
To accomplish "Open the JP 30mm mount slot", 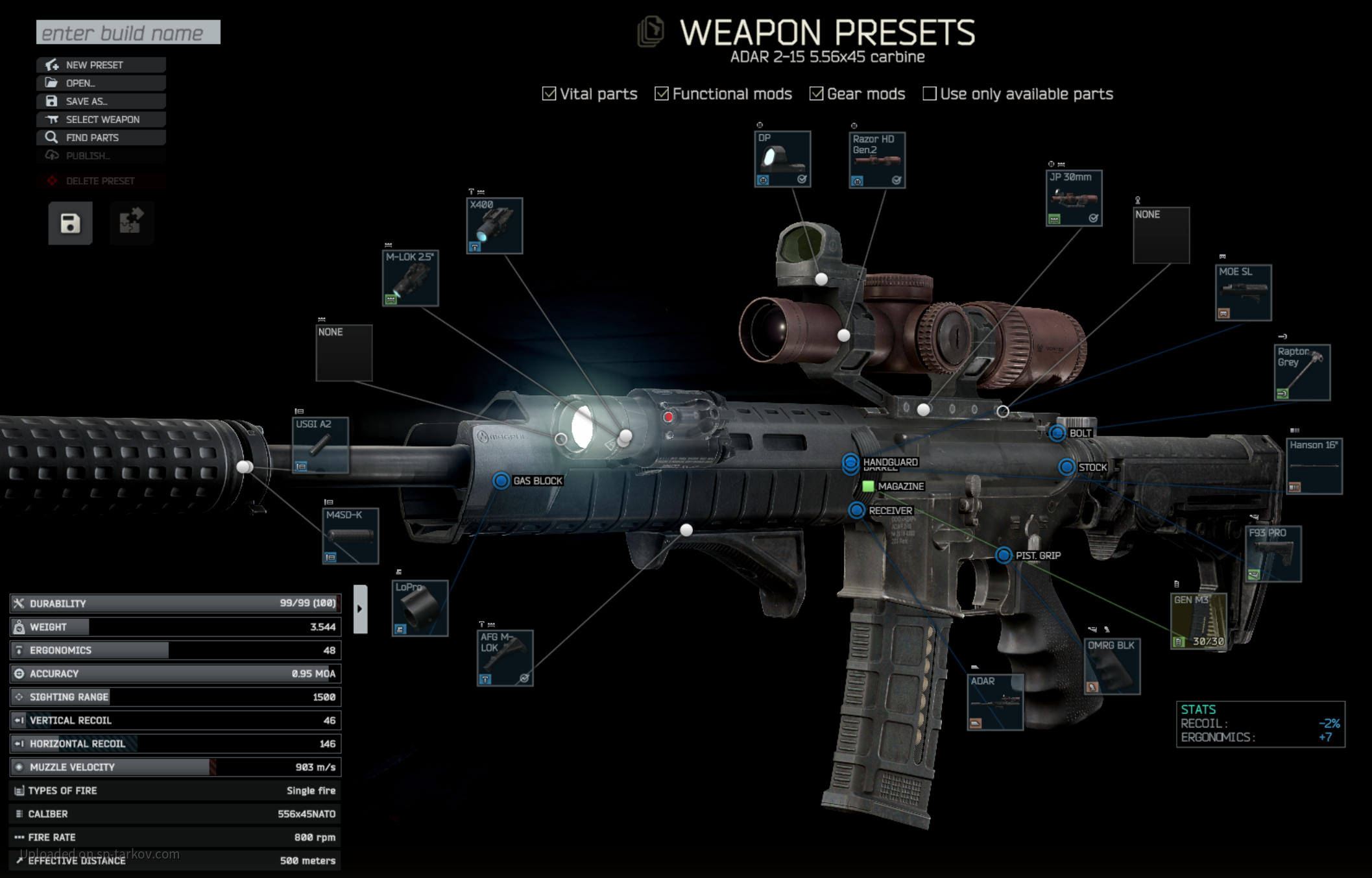I will pos(1074,199).
